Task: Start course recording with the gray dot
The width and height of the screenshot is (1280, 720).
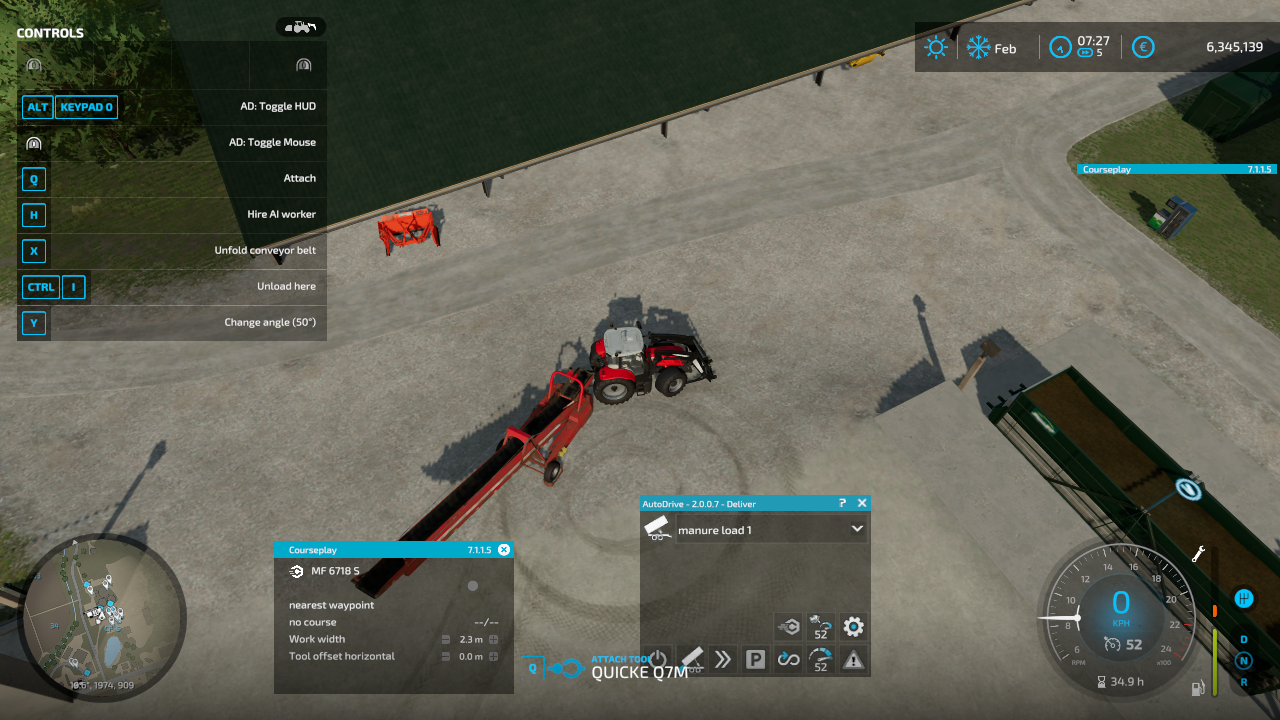Action: [472, 586]
